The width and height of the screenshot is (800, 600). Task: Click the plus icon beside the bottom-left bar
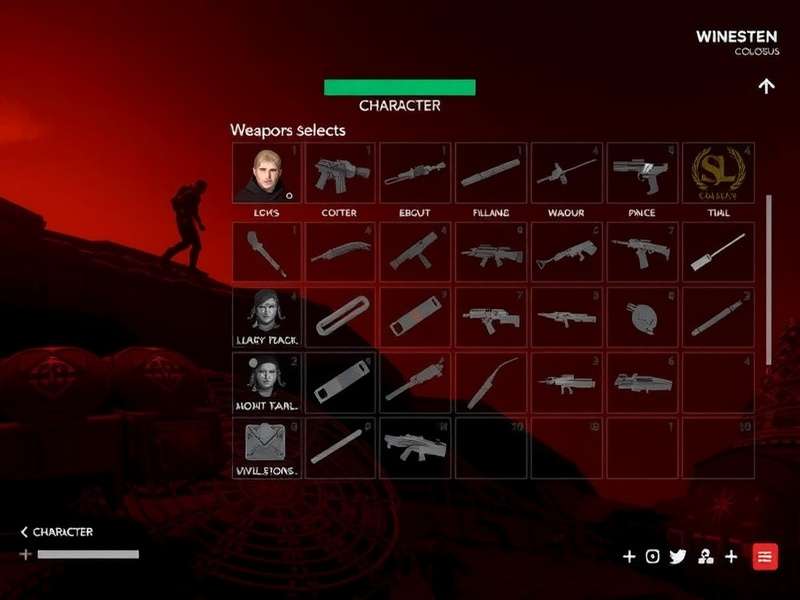pos(25,554)
